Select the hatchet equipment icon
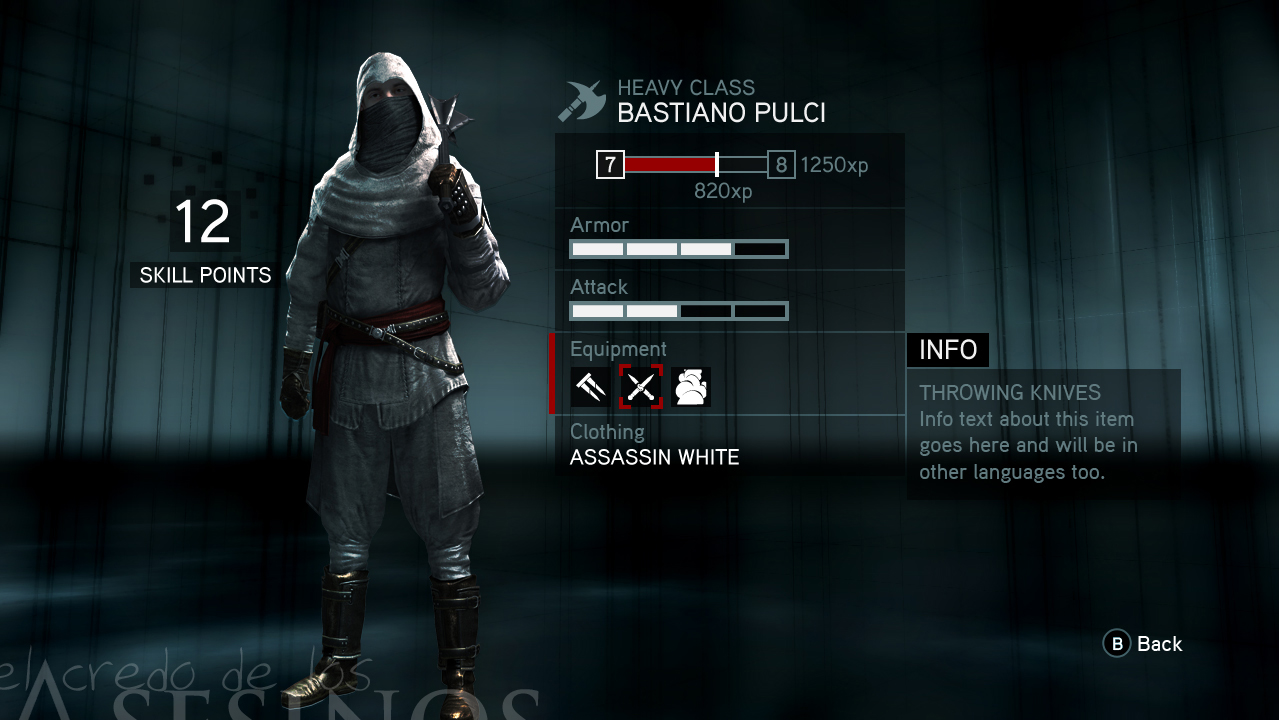This screenshot has height=720, width=1280. pyautogui.click(x=589, y=388)
